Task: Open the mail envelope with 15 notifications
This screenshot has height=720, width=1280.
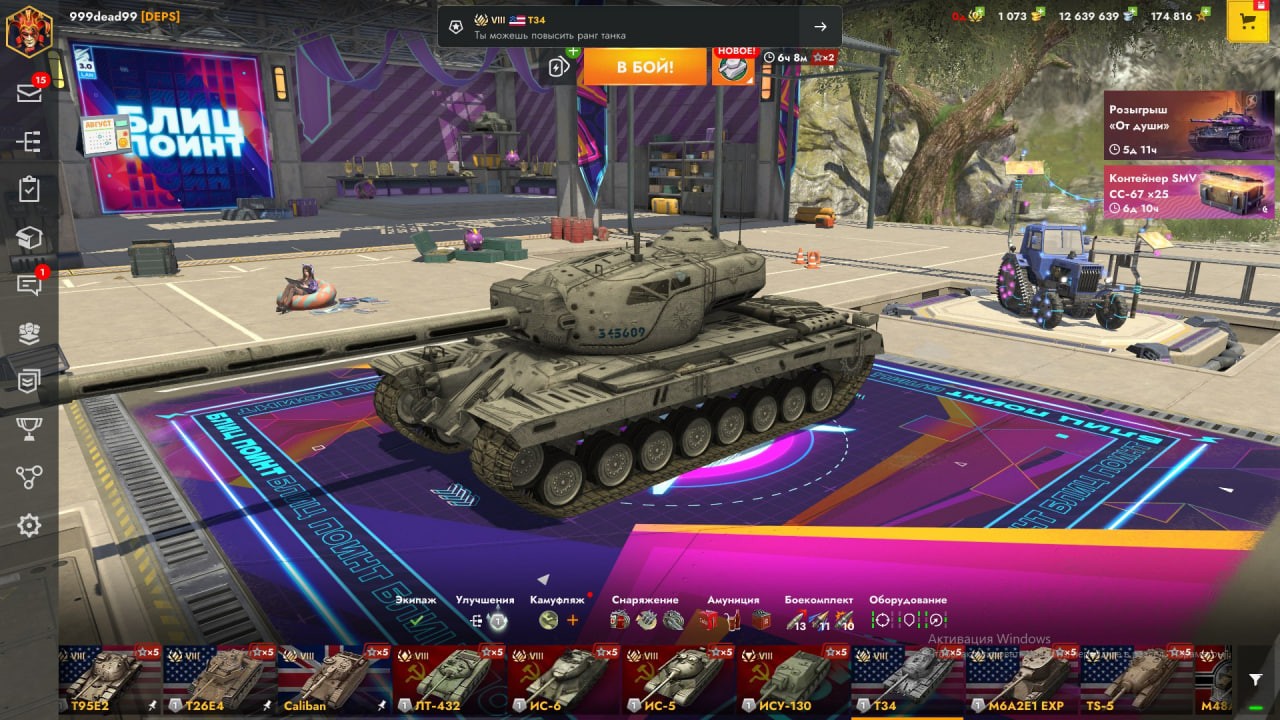Action: [29, 93]
